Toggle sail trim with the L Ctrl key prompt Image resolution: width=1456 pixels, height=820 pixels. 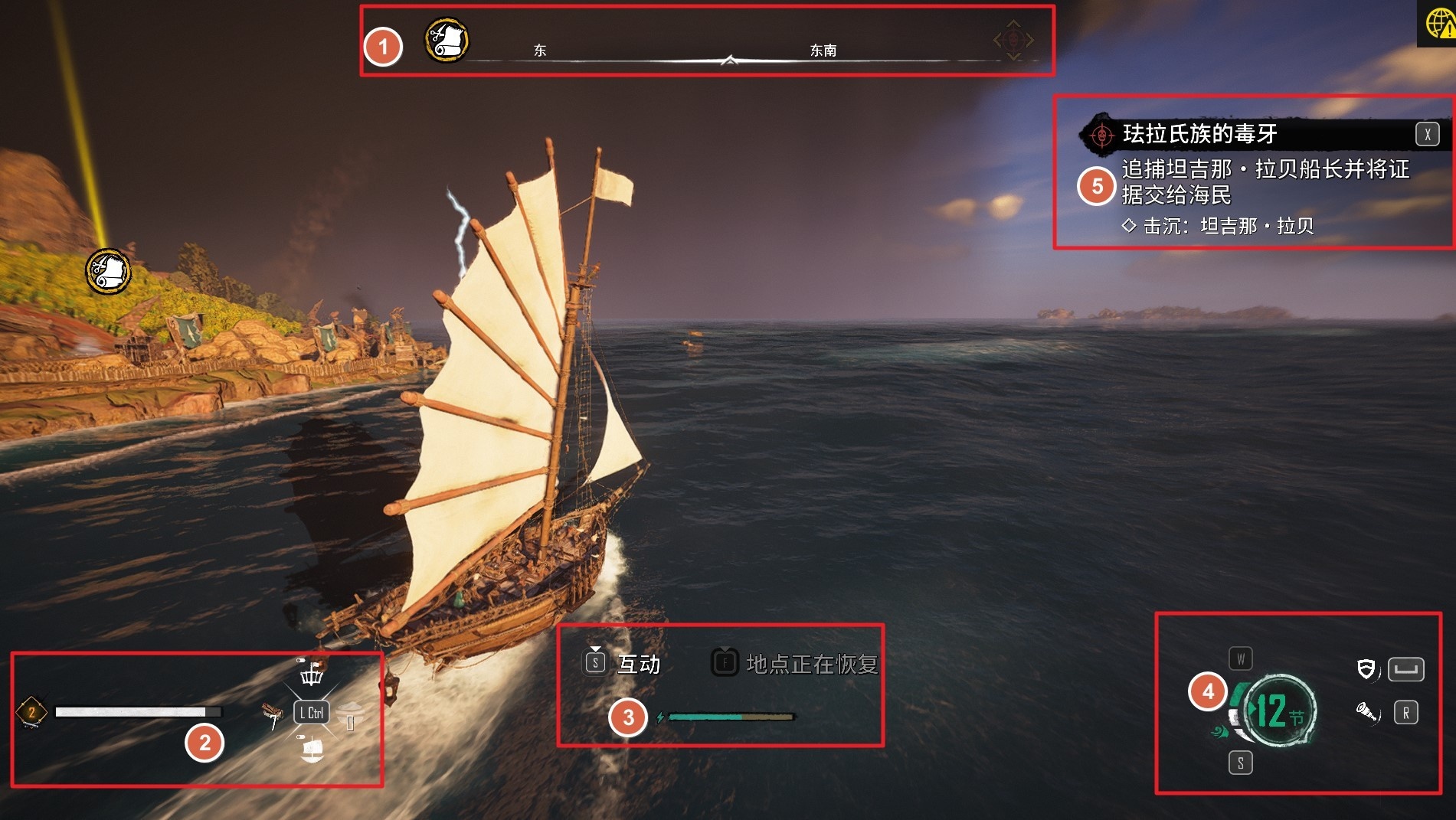(312, 712)
